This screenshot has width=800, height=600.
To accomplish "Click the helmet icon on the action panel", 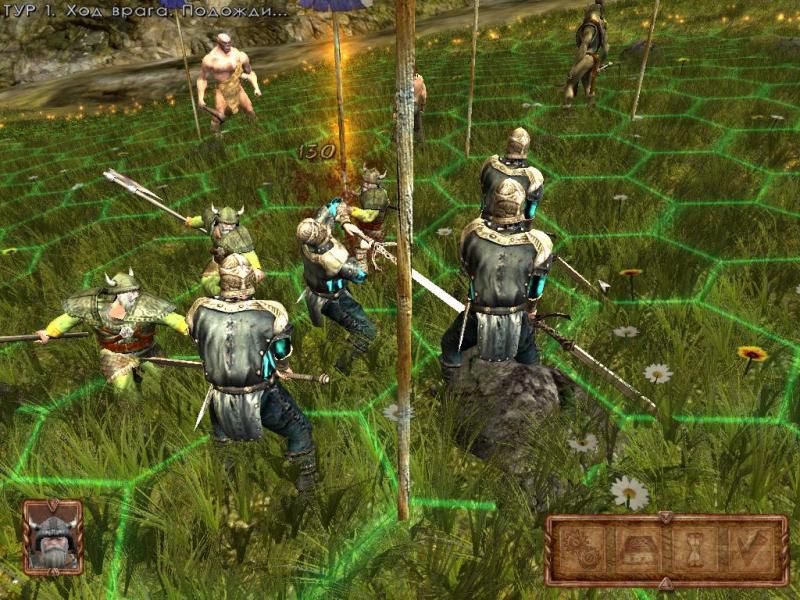I will 636,549.
